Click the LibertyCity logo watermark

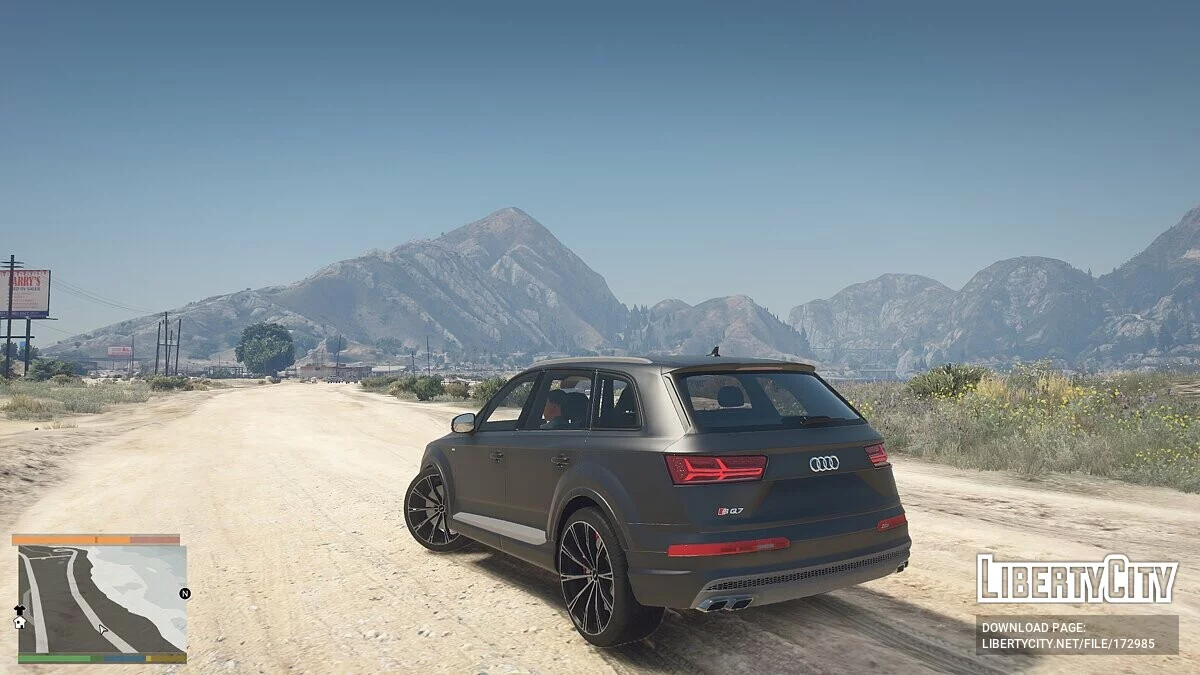1076,579
